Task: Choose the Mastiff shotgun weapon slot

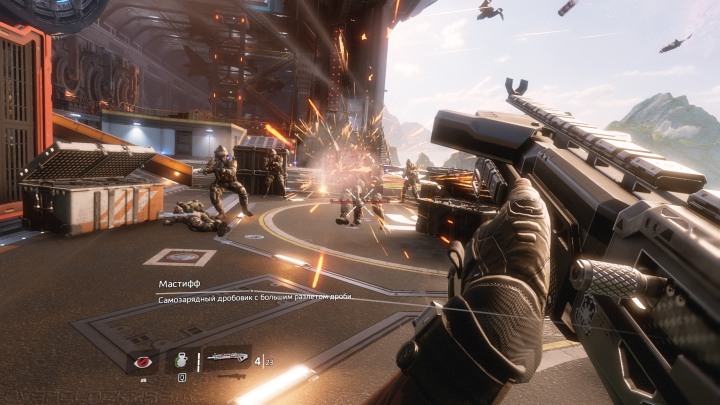Action: tap(225, 360)
